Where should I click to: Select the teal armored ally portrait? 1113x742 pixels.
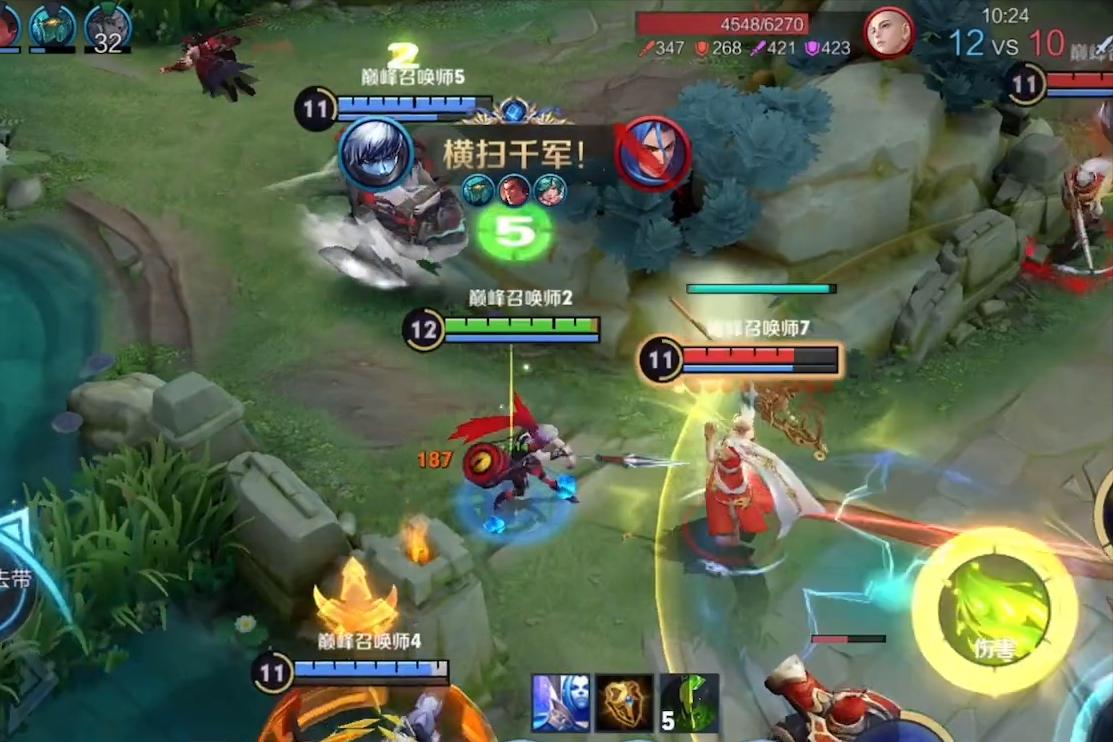[x=52, y=26]
